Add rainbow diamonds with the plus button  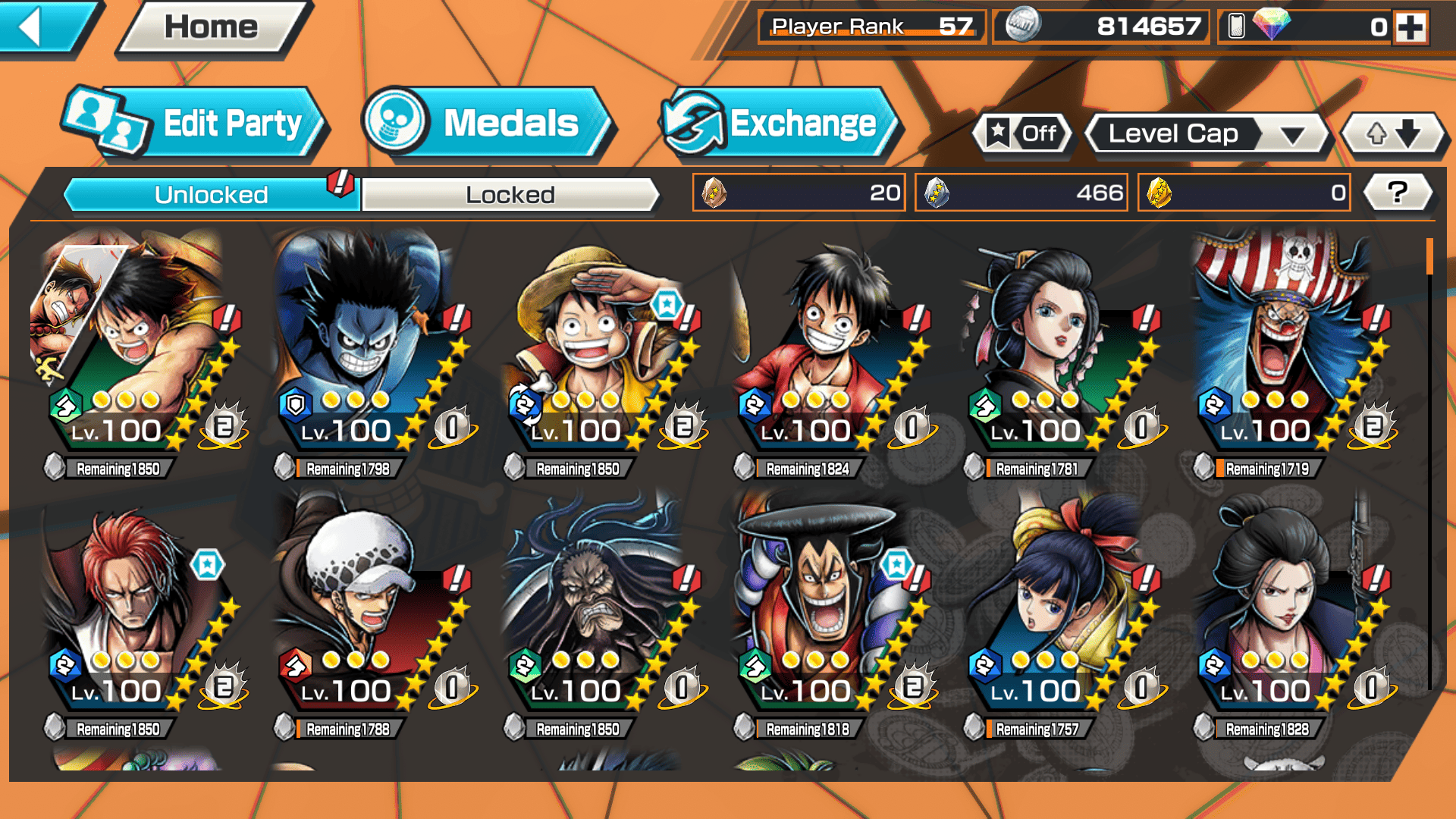point(1410,28)
